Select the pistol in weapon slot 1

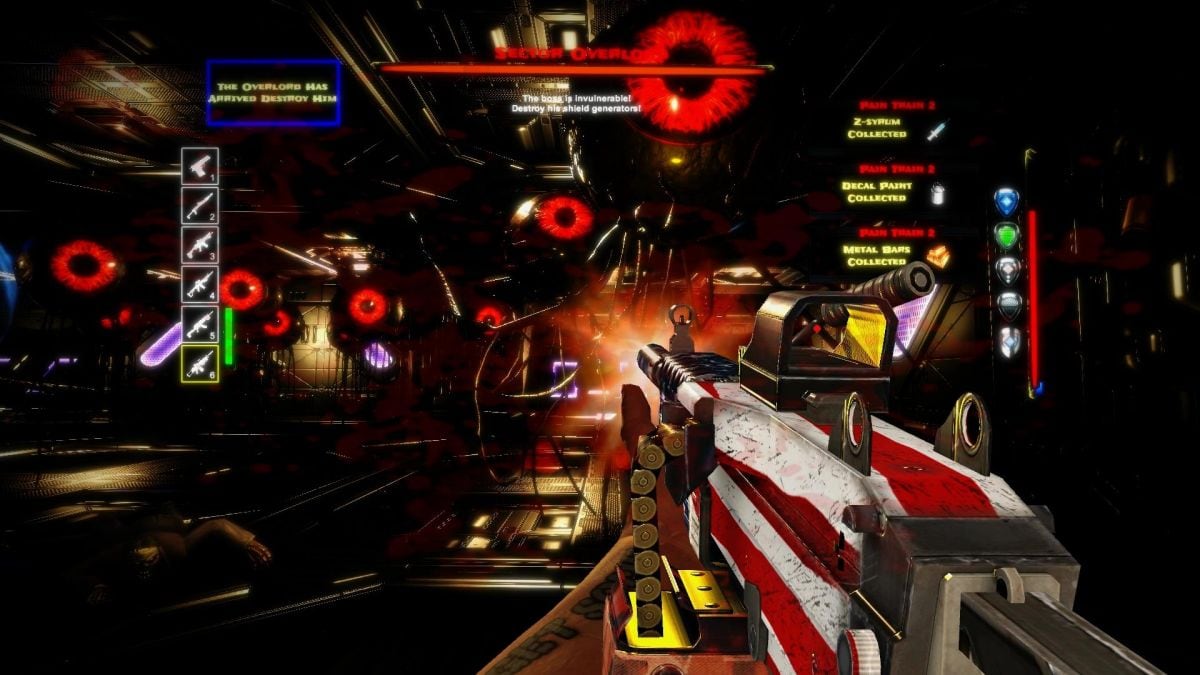pos(199,165)
